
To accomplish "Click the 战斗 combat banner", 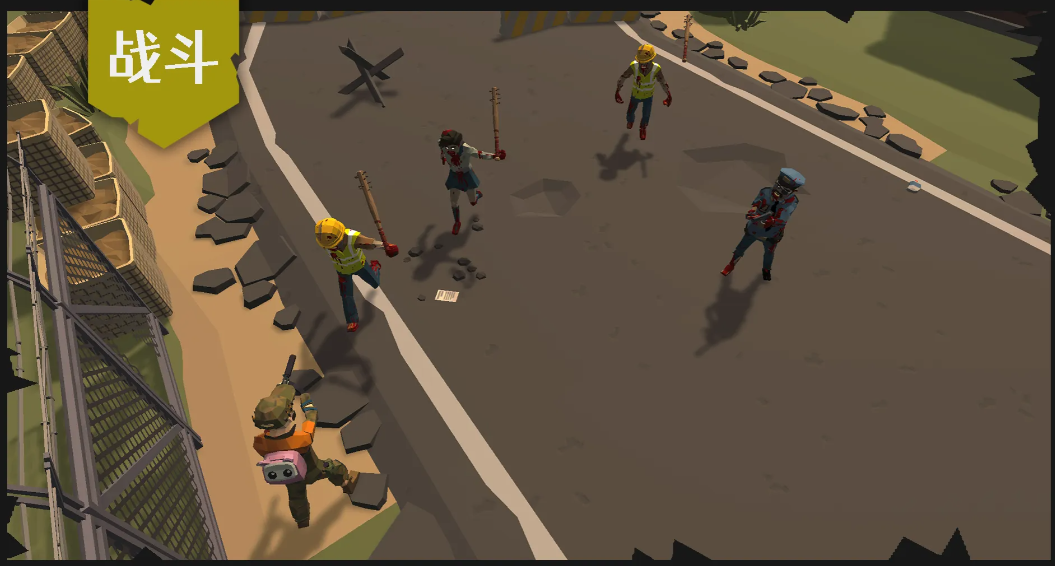I will [x=163, y=60].
